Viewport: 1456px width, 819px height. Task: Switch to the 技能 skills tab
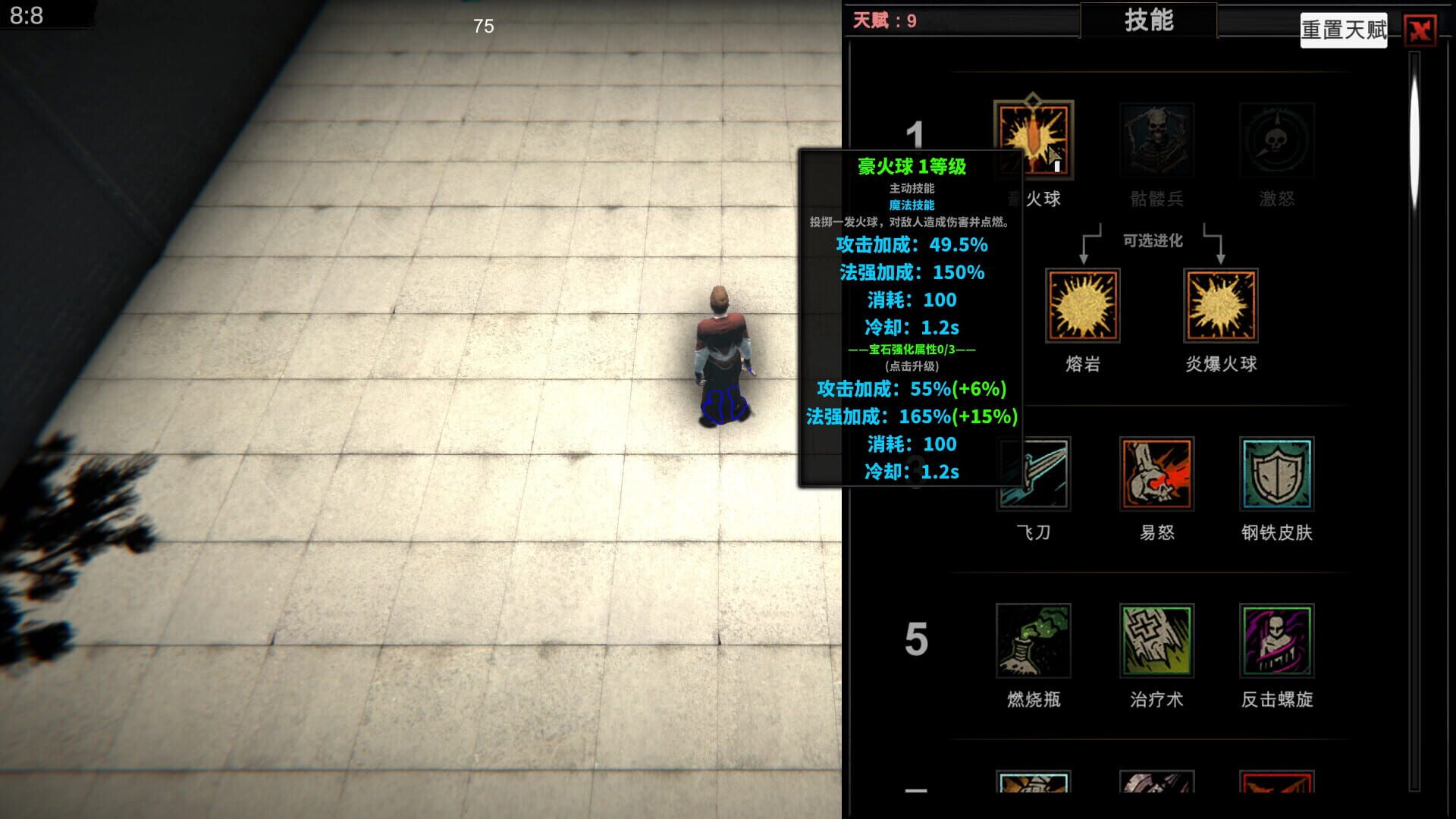point(1147,20)
